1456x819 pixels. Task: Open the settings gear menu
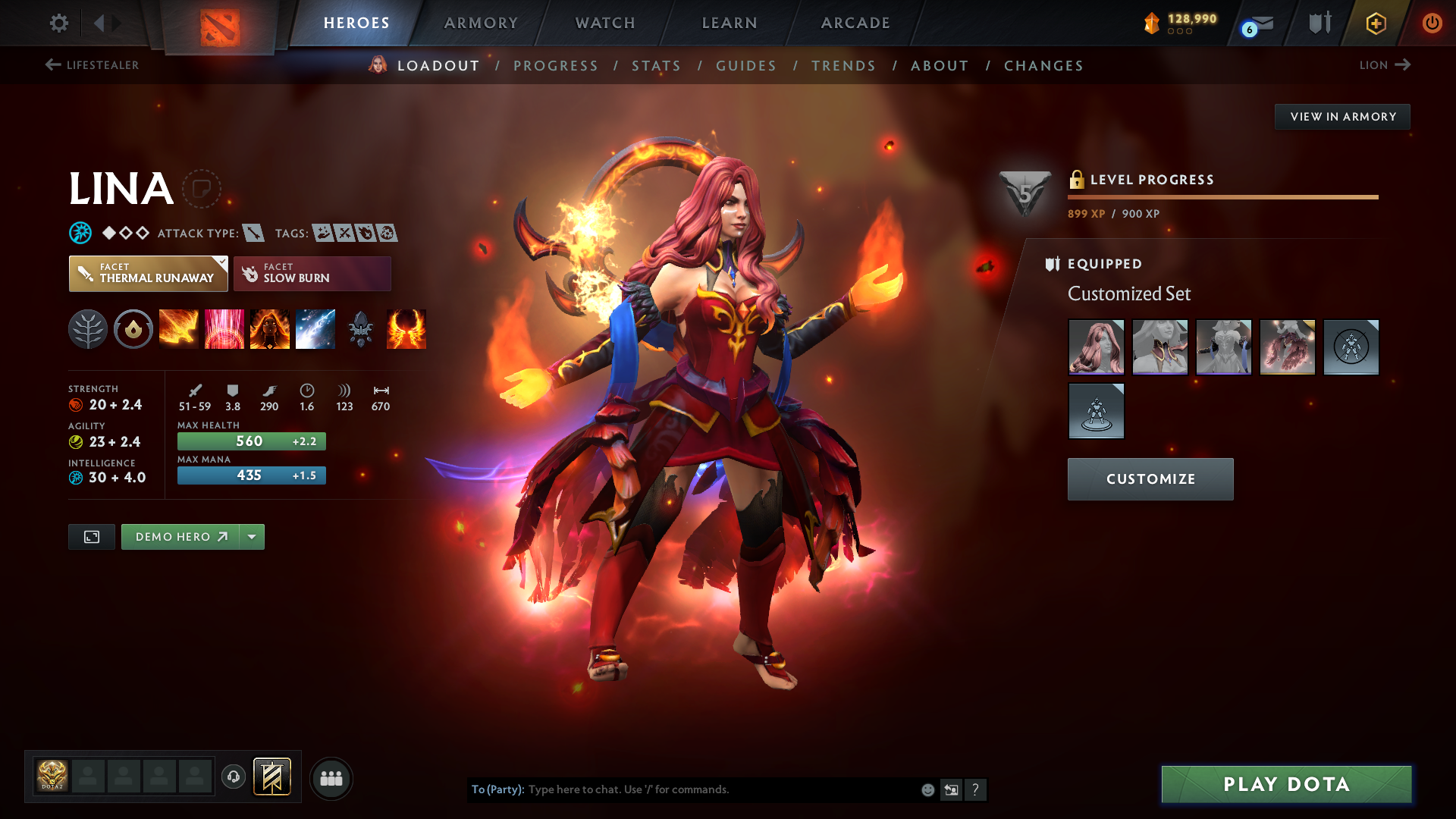59,23
